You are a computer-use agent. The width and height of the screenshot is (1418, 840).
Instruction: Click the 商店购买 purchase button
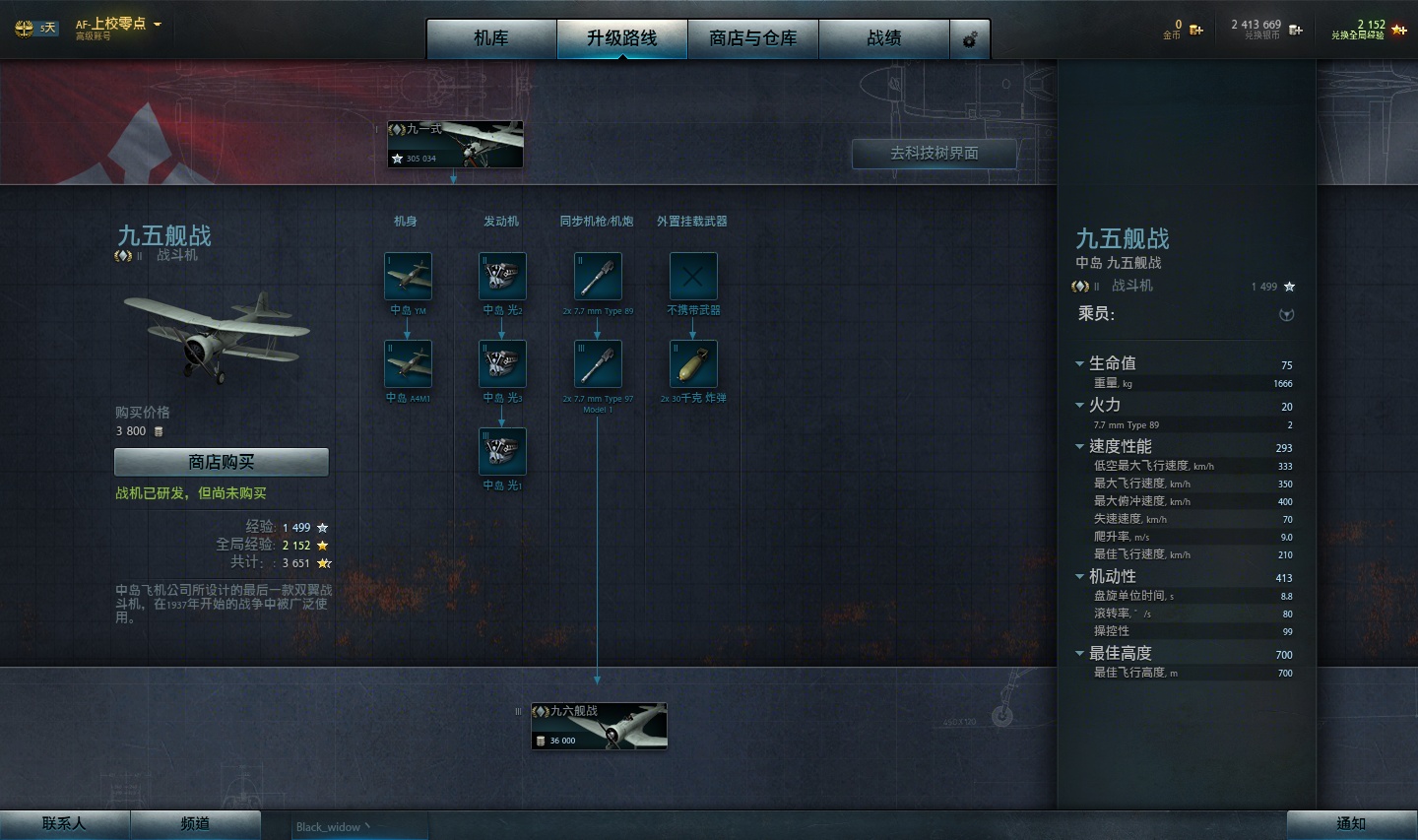click(x=220, y=461)
